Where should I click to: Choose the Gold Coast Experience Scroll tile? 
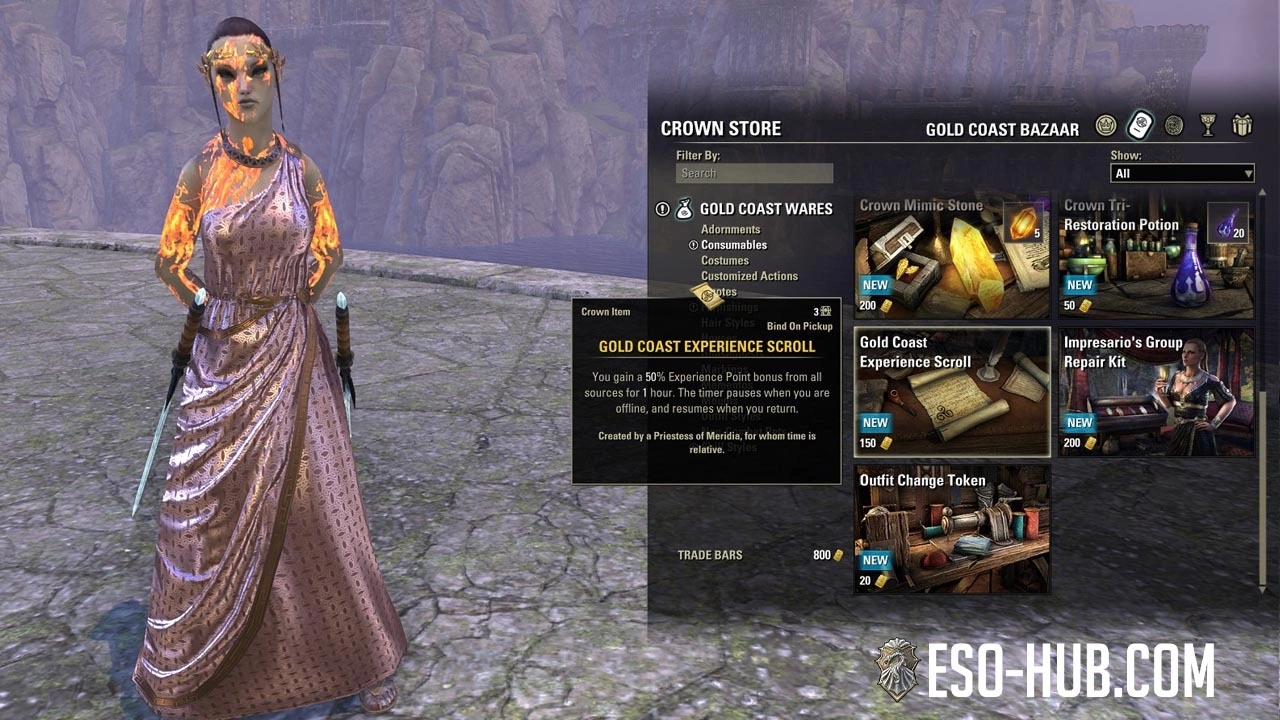pyautogui.click(x=952, y=392)
